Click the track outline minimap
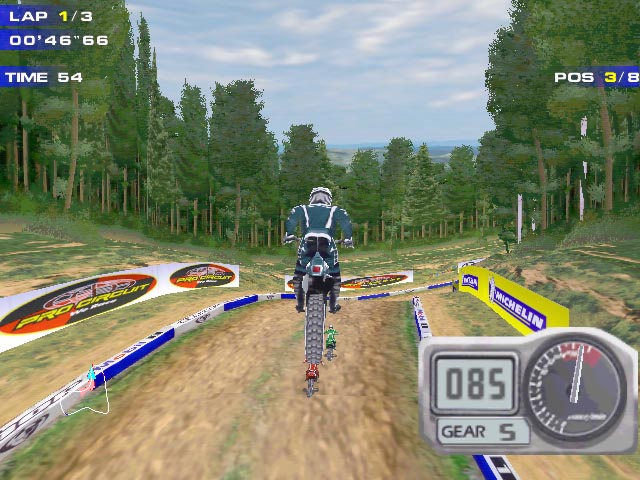This screenshot has width=640, height=480. [x=85, y=393]
